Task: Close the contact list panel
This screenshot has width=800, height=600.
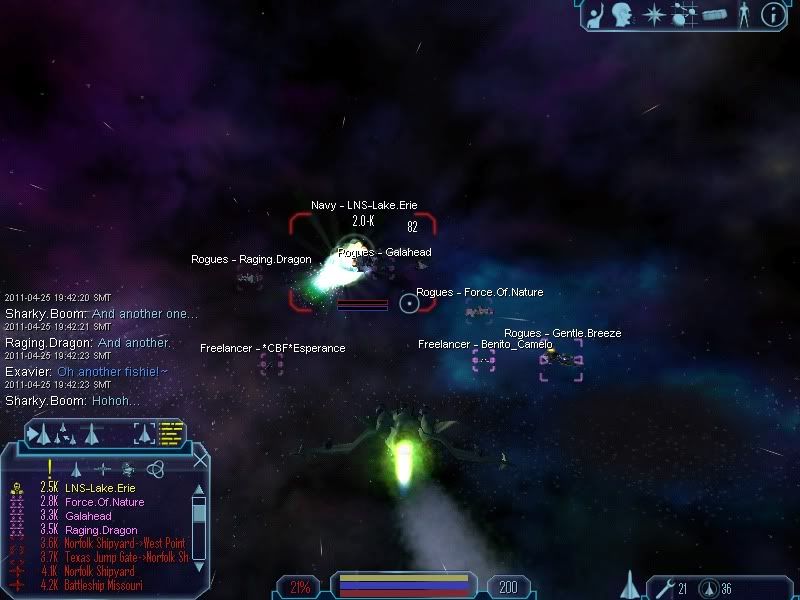Action: pos(200,460)
